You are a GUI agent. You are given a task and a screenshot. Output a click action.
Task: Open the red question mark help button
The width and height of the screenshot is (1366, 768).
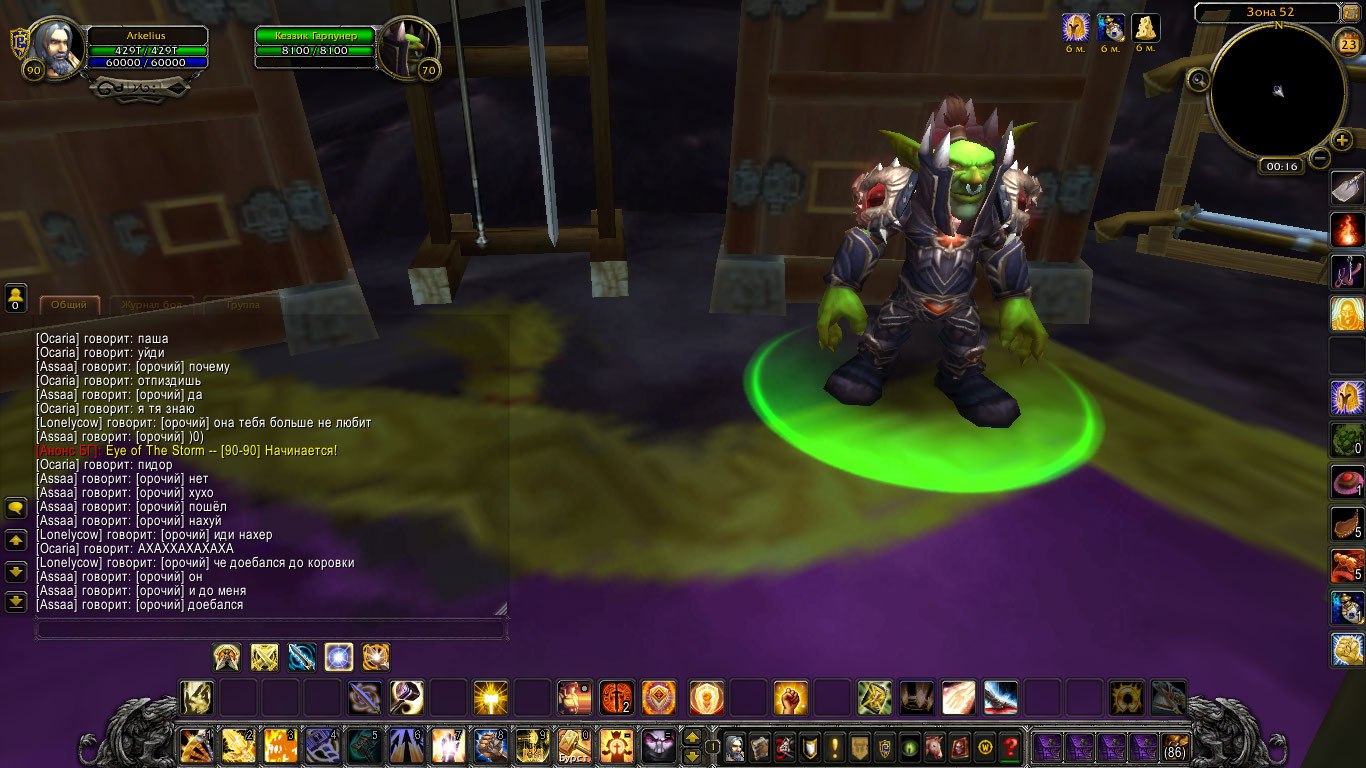tap(1011, 747)
